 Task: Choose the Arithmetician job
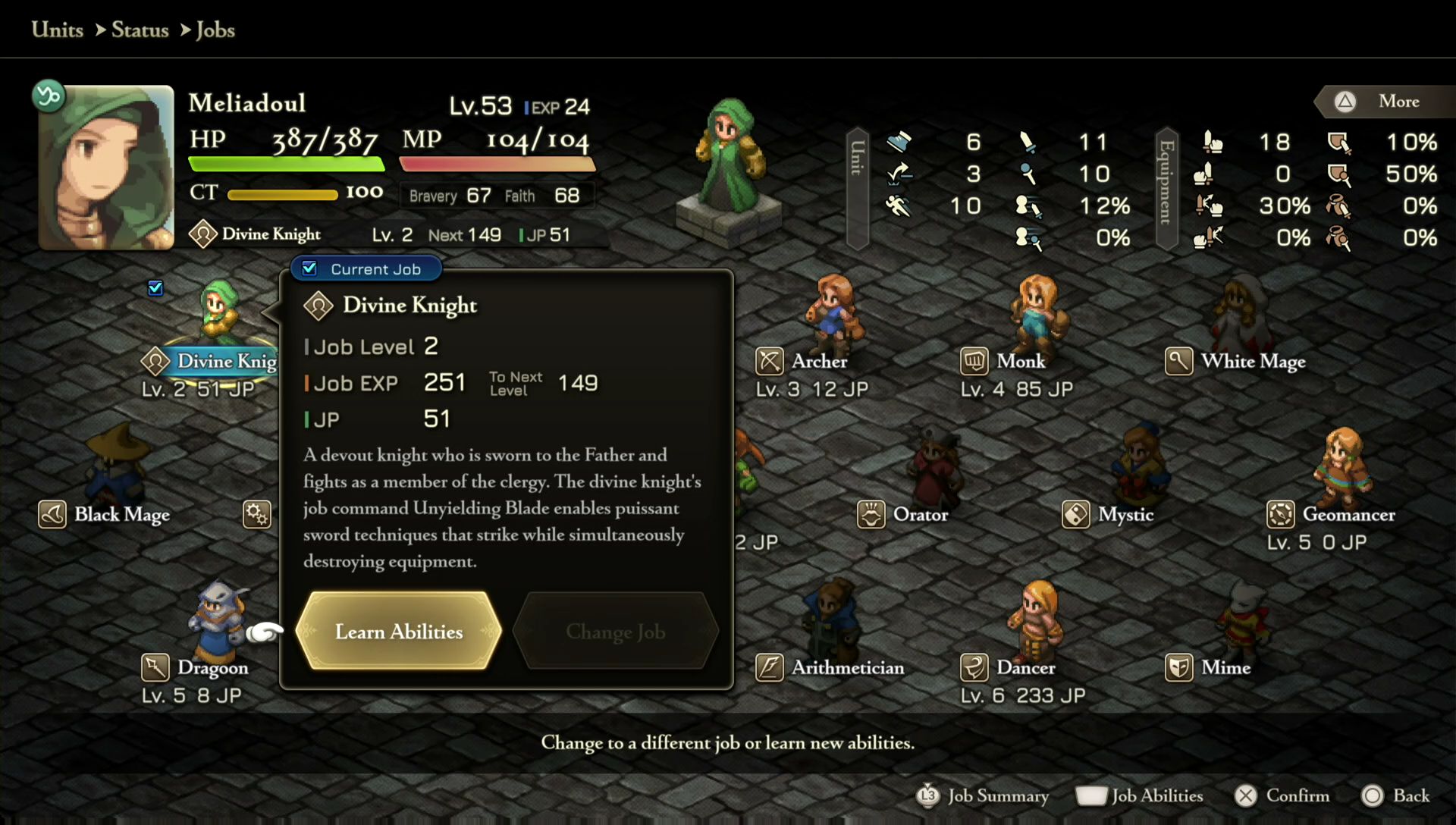click(x=847, y=667)
